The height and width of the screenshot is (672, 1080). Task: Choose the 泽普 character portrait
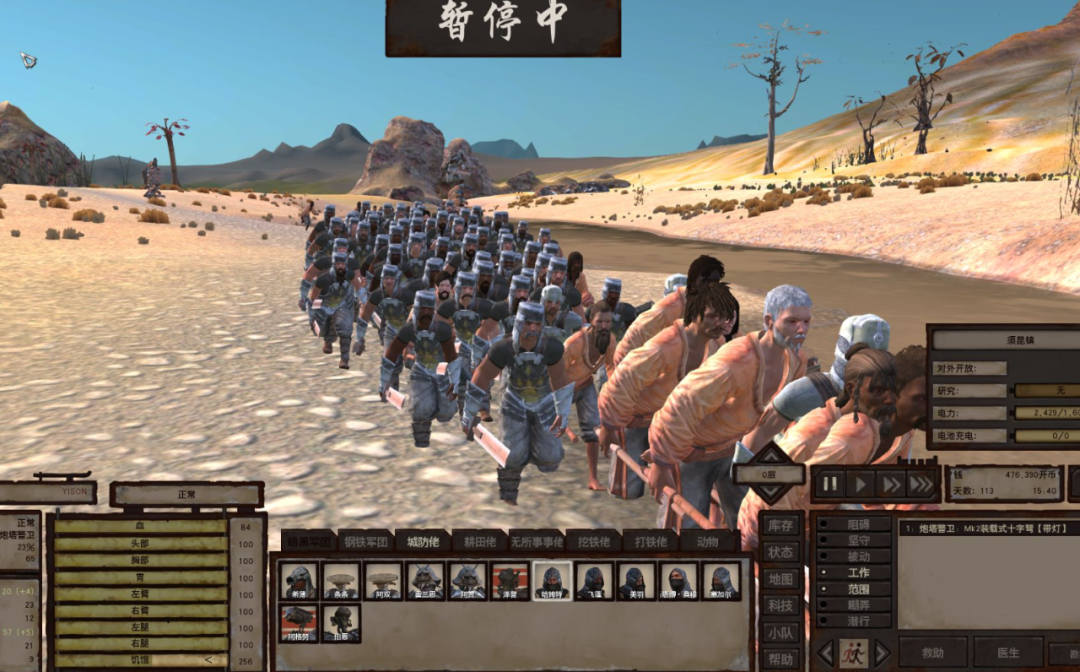(x=510, y=581)
